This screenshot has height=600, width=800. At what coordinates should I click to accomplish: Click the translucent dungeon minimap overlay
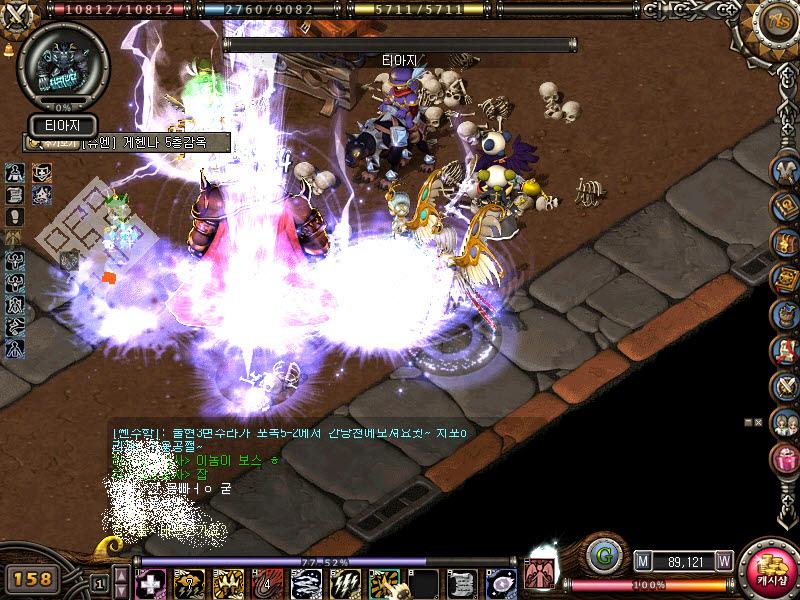[x=85, y=227]
